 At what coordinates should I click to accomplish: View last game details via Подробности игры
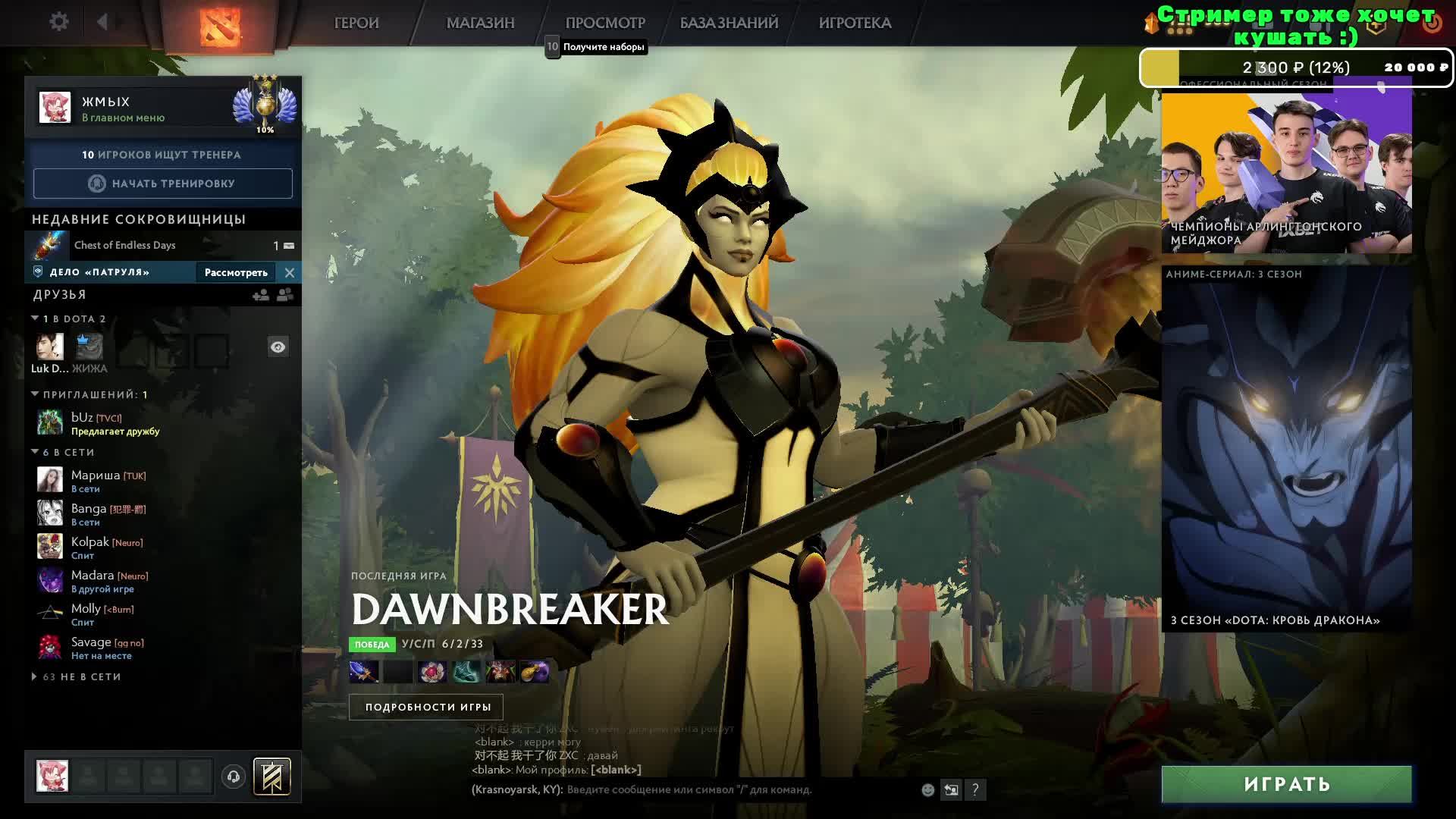coord(428,707)
